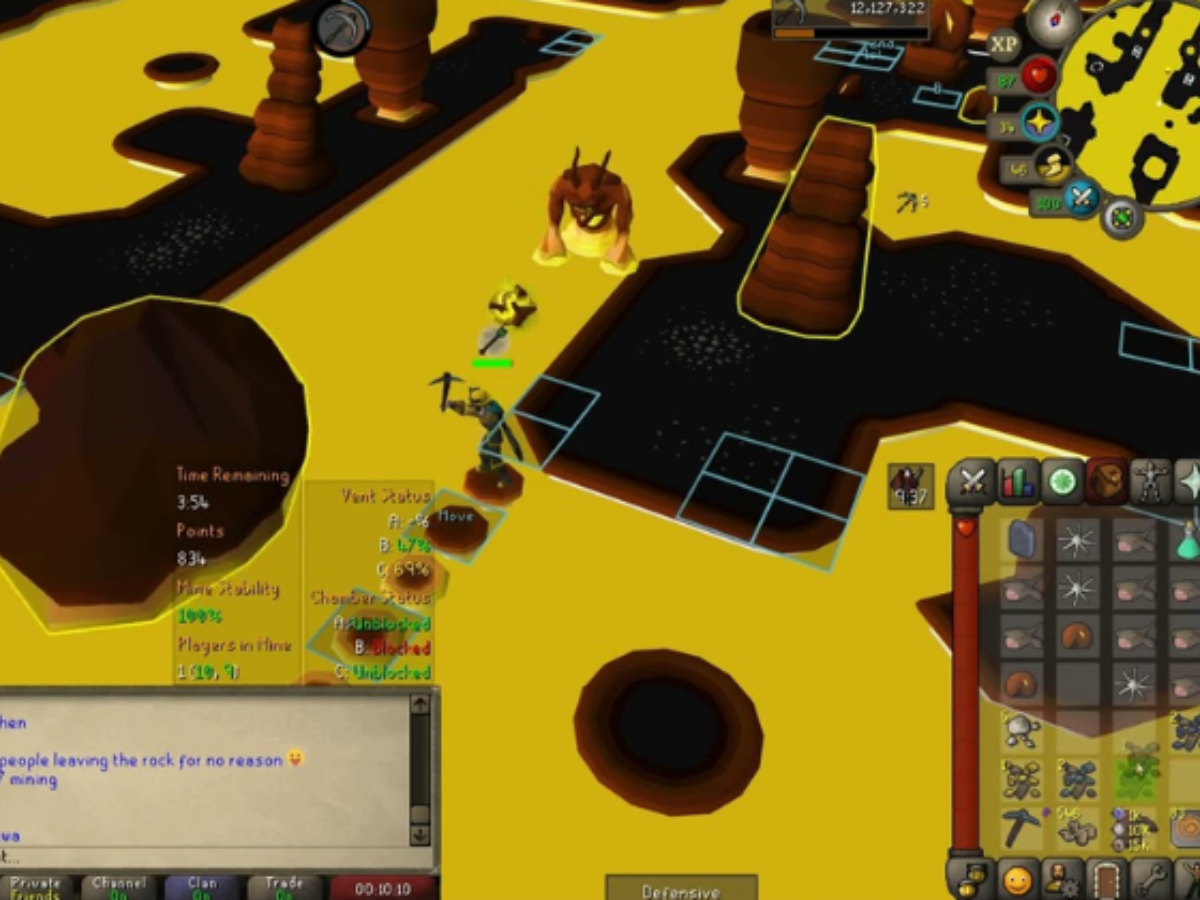
Task: Click the Hitpoints heart orb
Action: tap(1039, 77)
